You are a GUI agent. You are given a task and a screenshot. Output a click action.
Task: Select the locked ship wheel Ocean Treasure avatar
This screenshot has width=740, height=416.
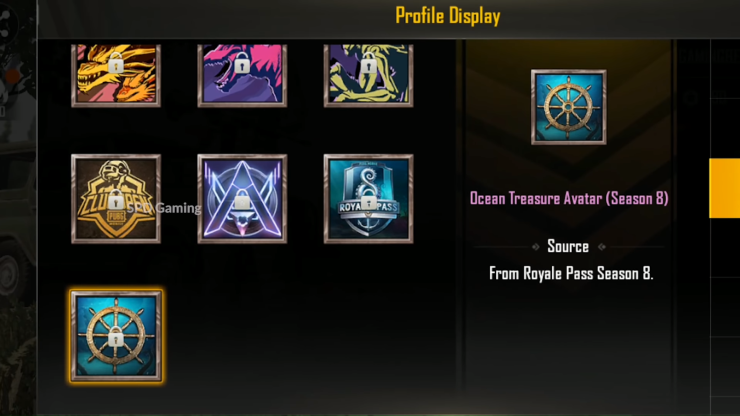coord(116,336)
